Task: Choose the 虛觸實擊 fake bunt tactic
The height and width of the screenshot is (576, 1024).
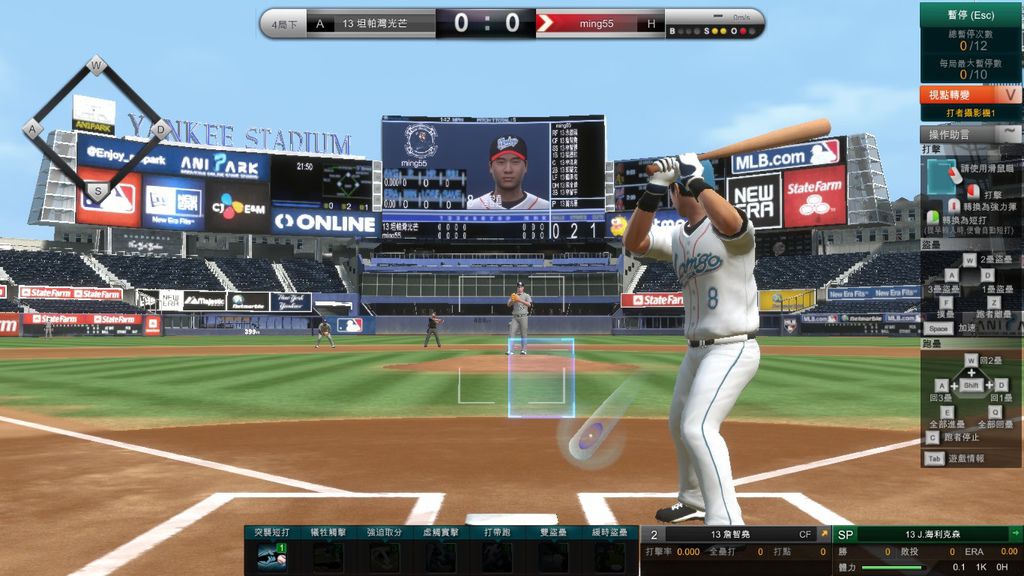Action: click(x=440, y=556)
